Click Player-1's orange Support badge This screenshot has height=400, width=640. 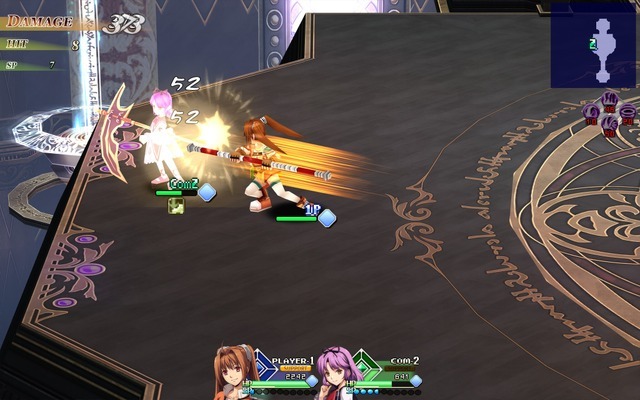294,368
